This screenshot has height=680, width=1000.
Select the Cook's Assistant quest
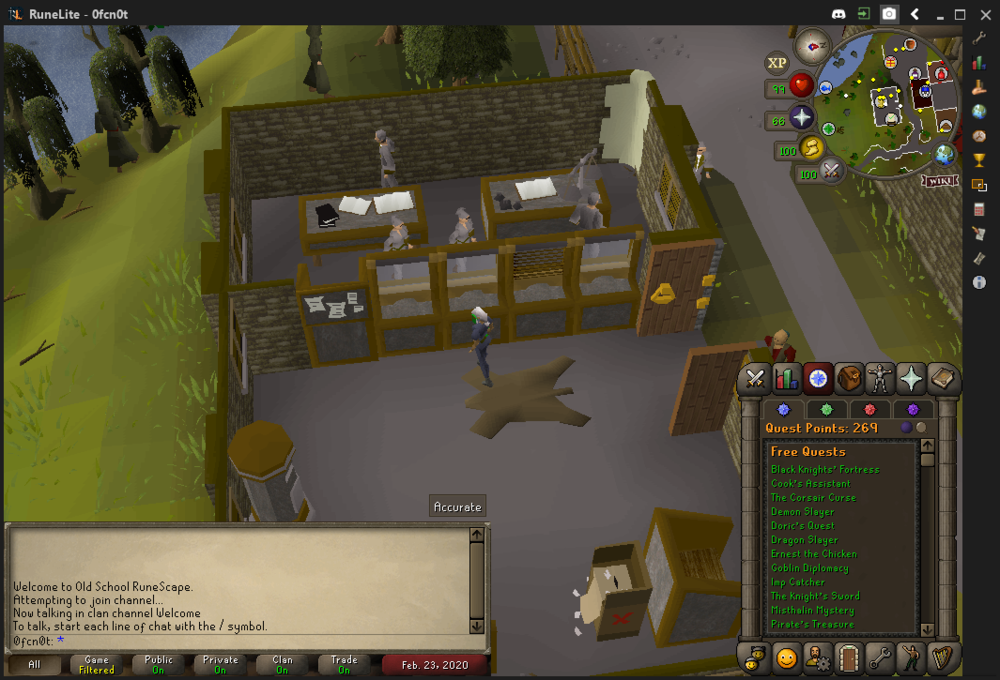[810, 484]
